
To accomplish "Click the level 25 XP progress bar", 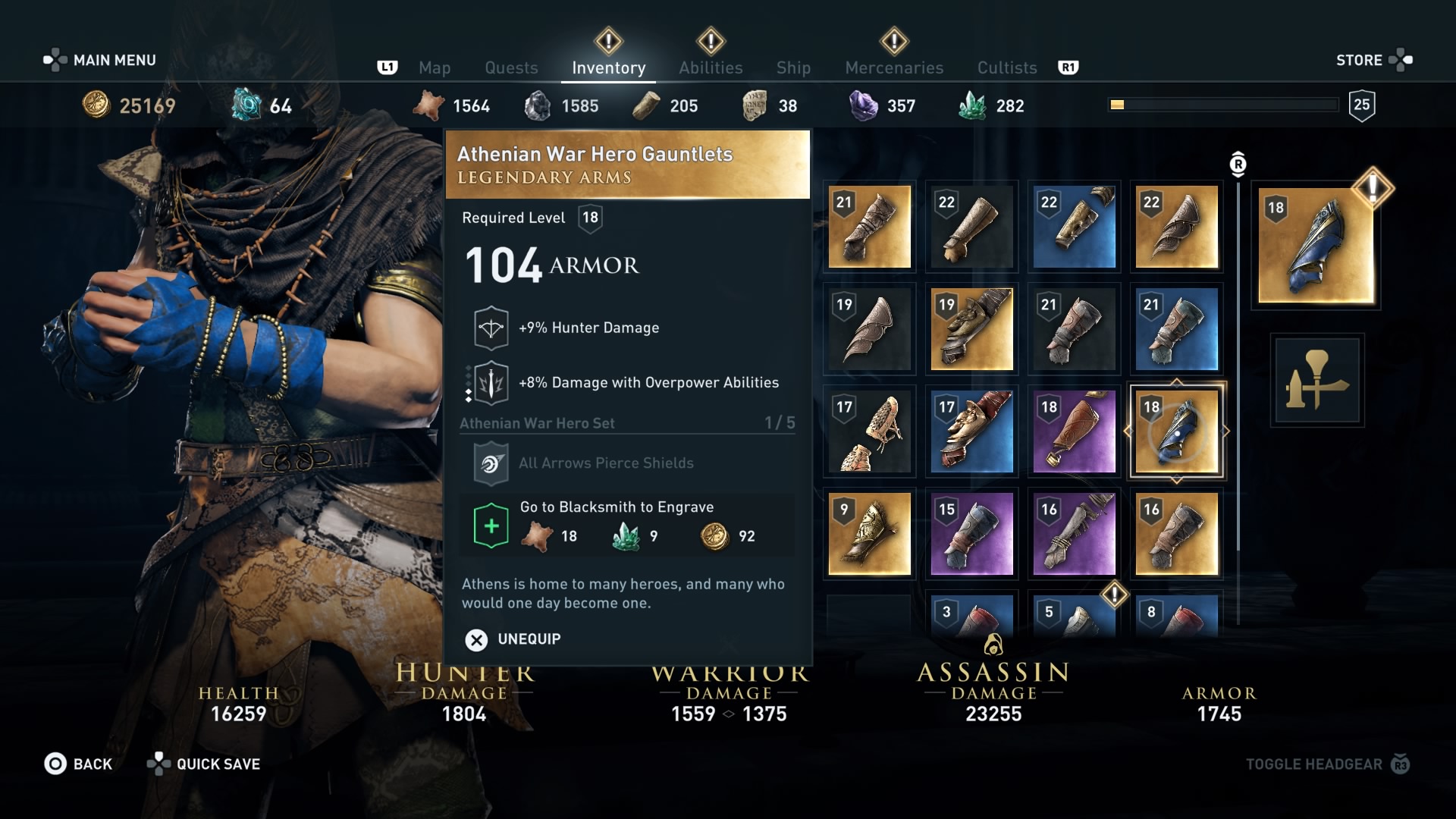I will pos(1223,103).
